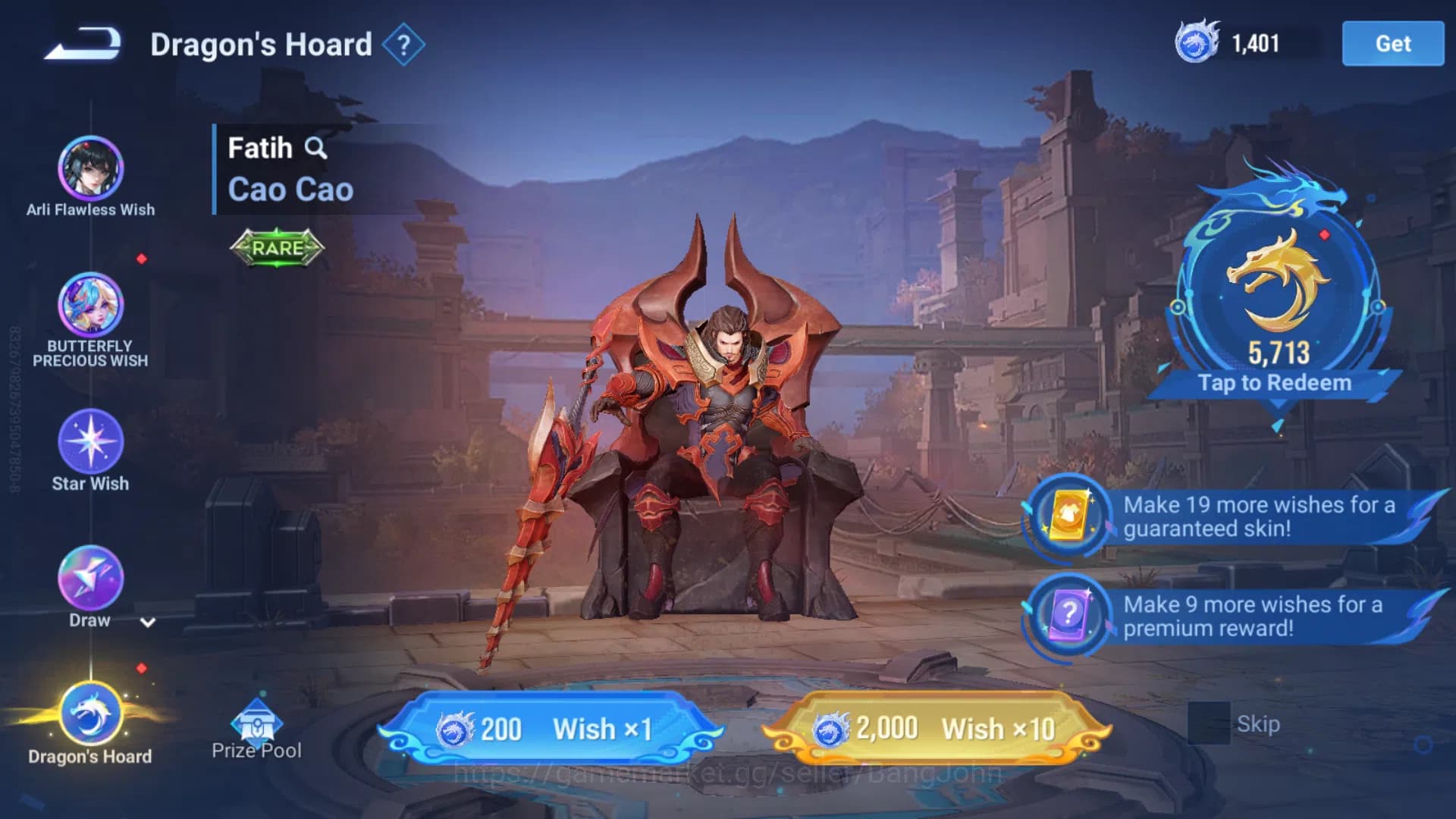This screenshot has width=1456, height=819.
Task: Search heroes with the Fatih magnifier
Action: (318, 149)
